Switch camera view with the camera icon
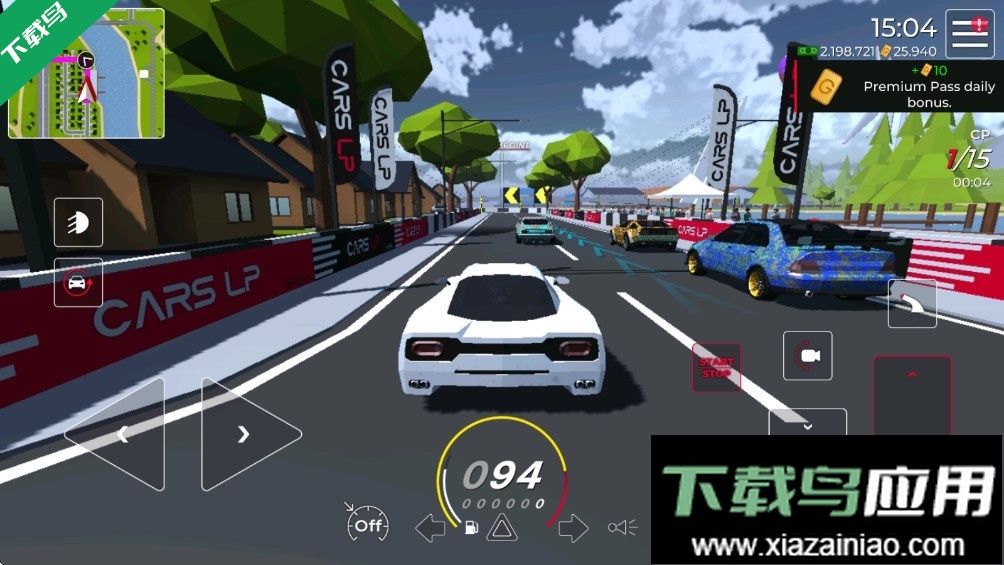This screenshot has height=565, width=1004. pos(808,356)
